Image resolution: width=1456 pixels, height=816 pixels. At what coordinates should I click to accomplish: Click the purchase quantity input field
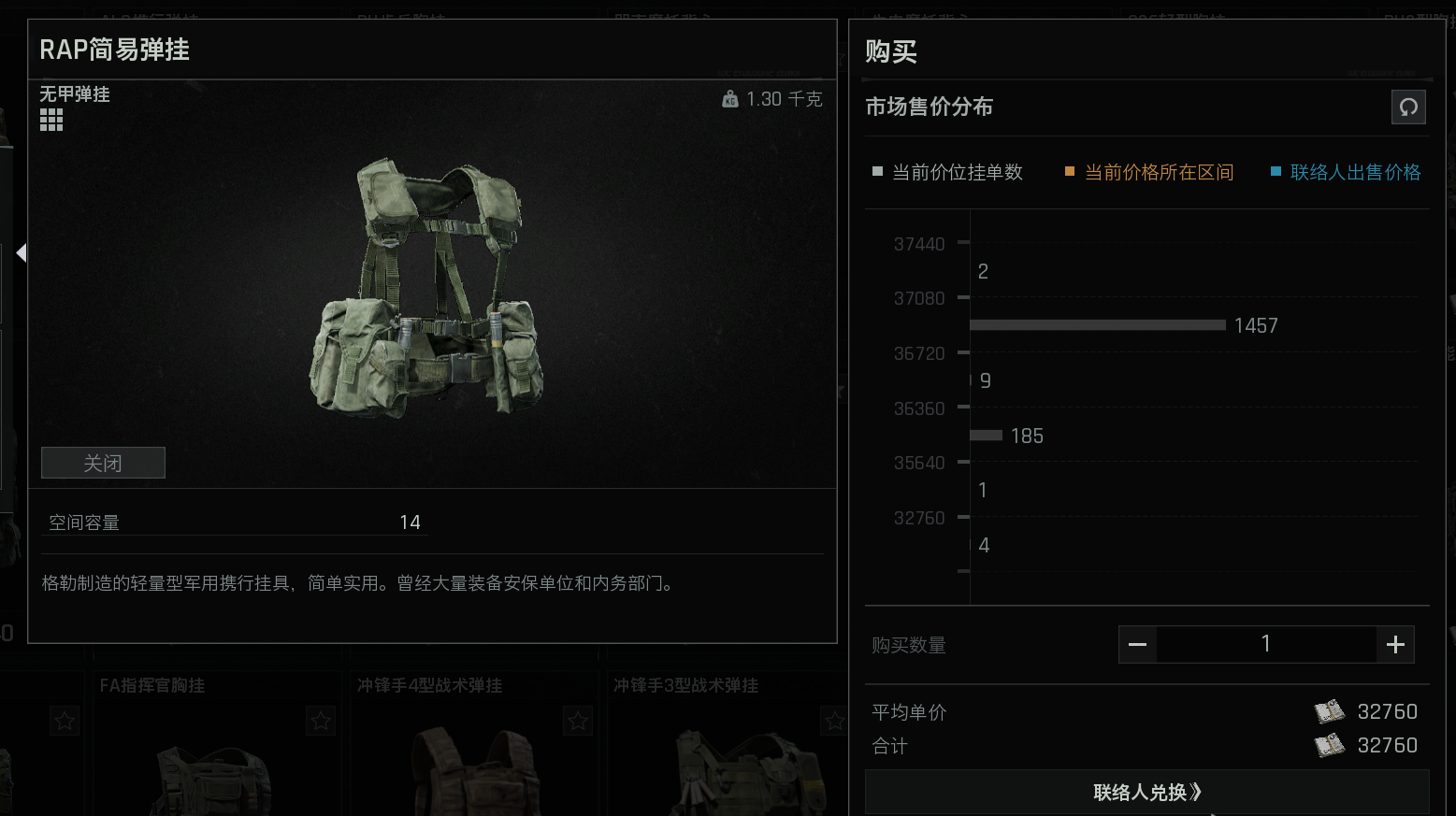pos(1265,644)
